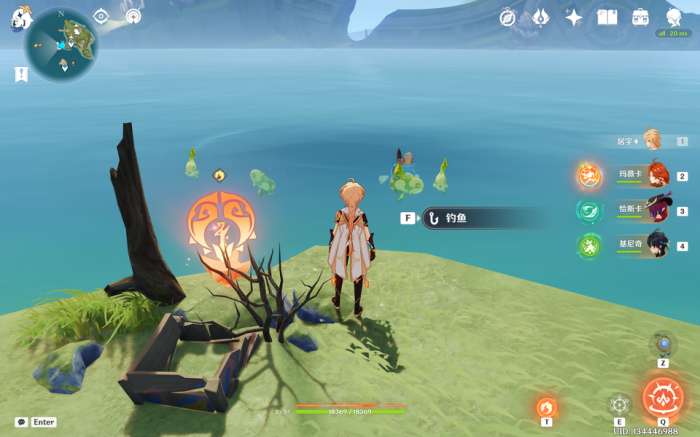Switch to party member 恰斯卡

point(656,210)
